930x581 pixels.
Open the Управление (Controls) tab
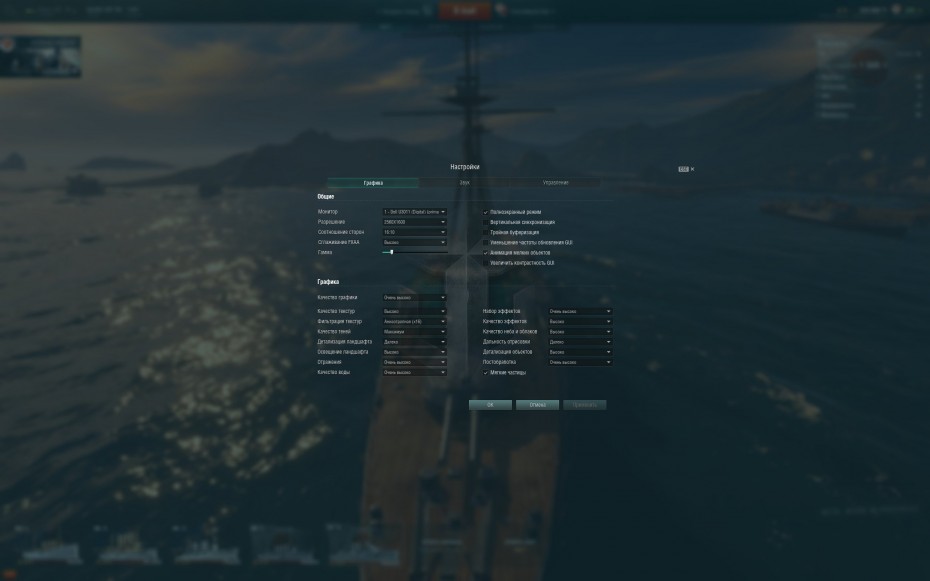[x=555, y=183]
